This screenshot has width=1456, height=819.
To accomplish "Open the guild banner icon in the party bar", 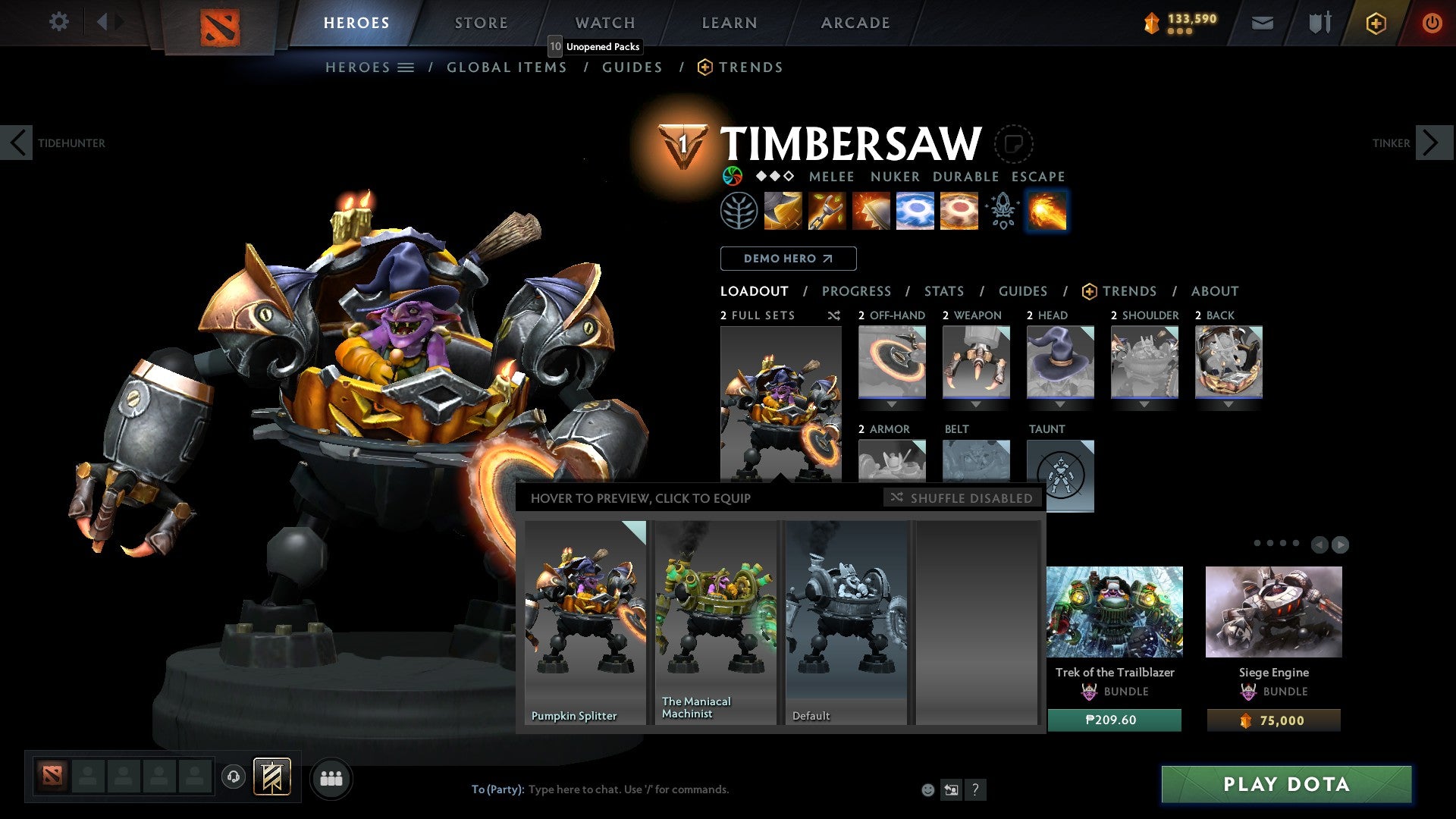I will click(273, 777).
